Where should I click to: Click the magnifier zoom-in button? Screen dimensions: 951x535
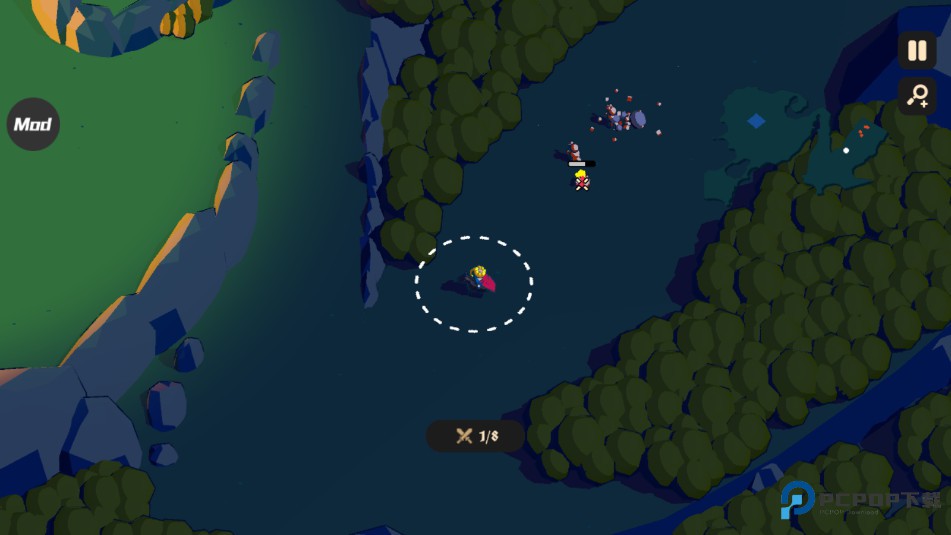pos(916,96)
